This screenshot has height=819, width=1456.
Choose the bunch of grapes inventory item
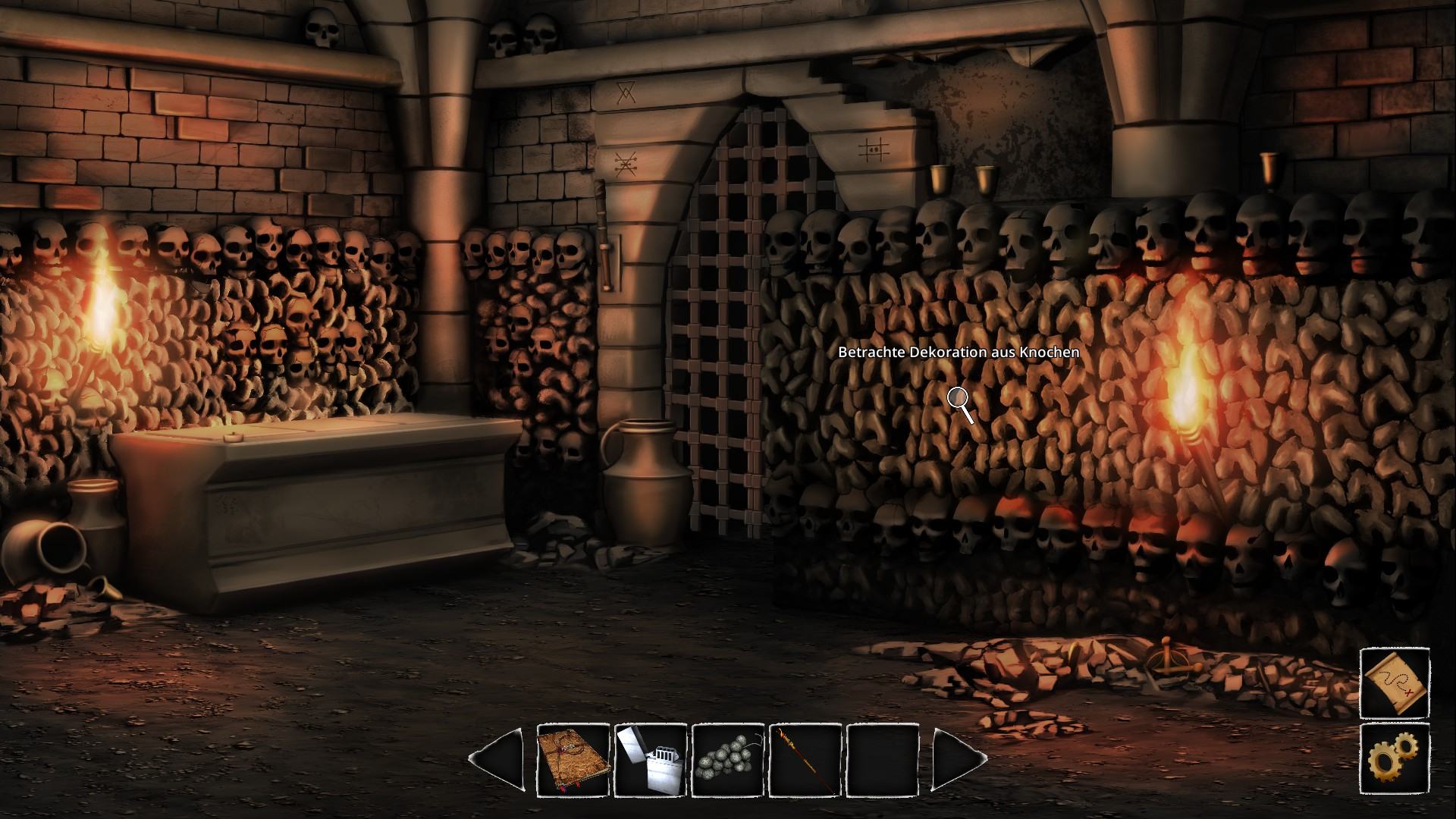[x=728, y=760]
